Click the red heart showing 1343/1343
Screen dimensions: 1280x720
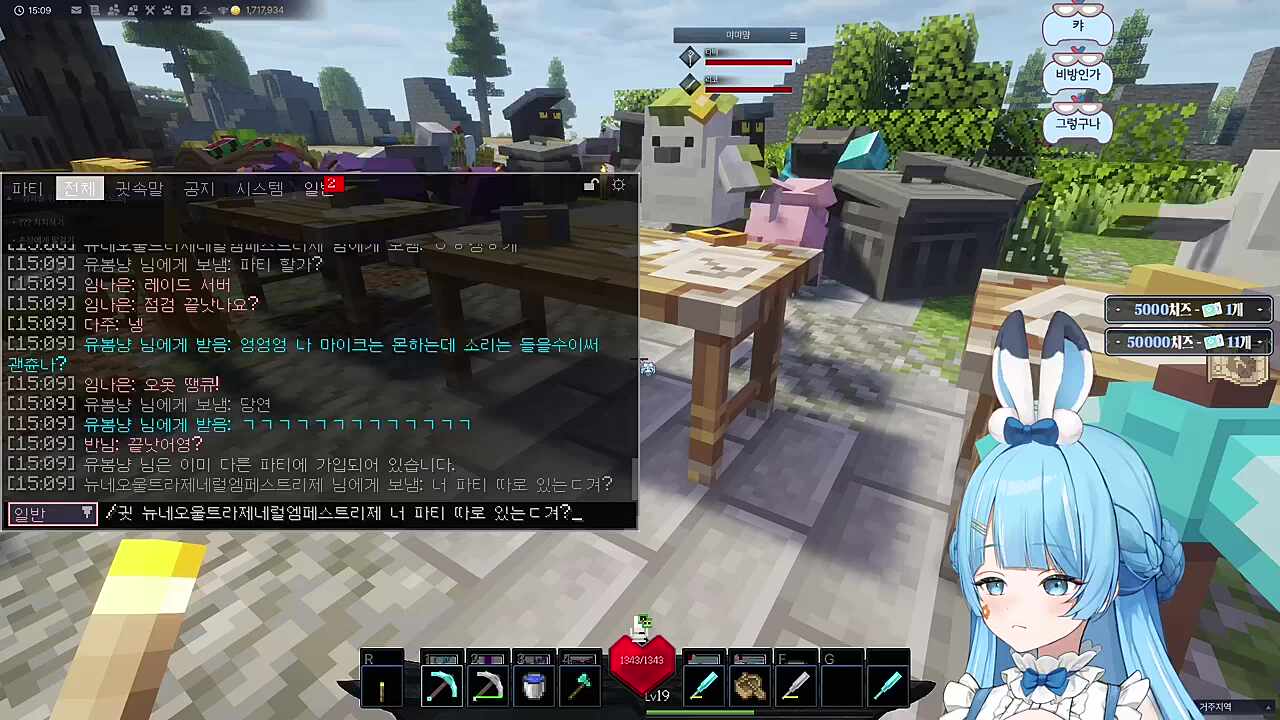pos(643,660)
